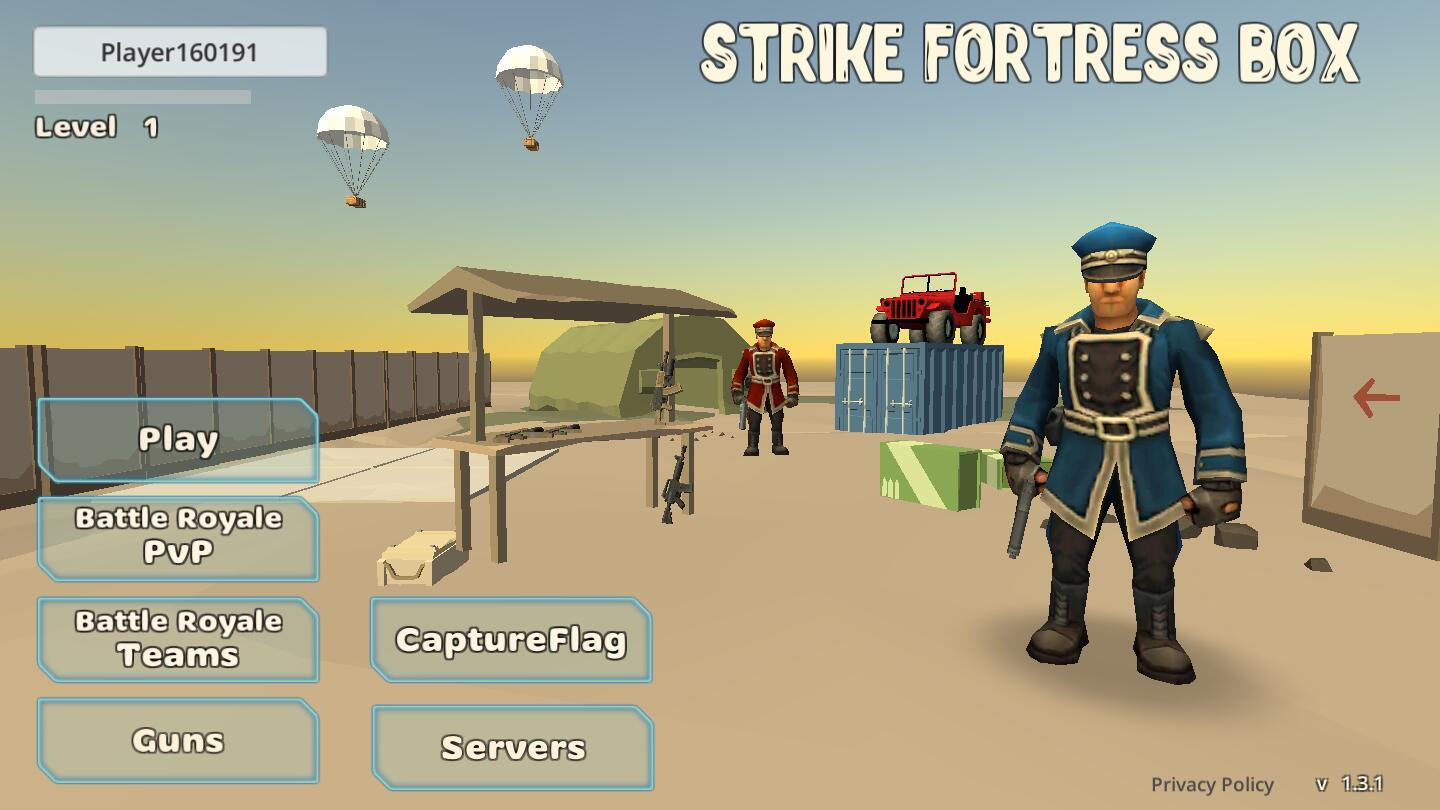1440x810 pixels.
Task: Join Battle Royale Teams mode
Action: tap(177, 638)
